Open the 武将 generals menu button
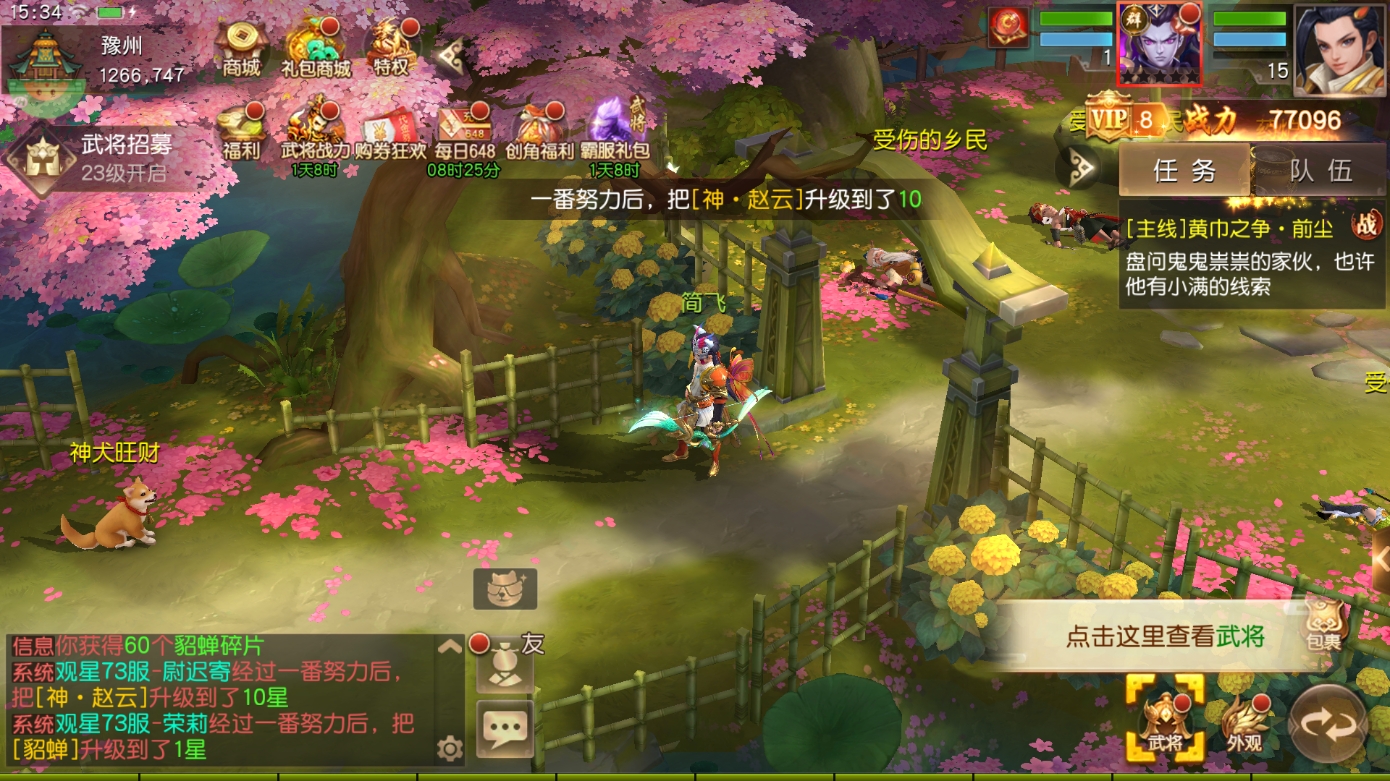Image resolution: width=1390 pixels, height=781 pixels. (1165, 720)
